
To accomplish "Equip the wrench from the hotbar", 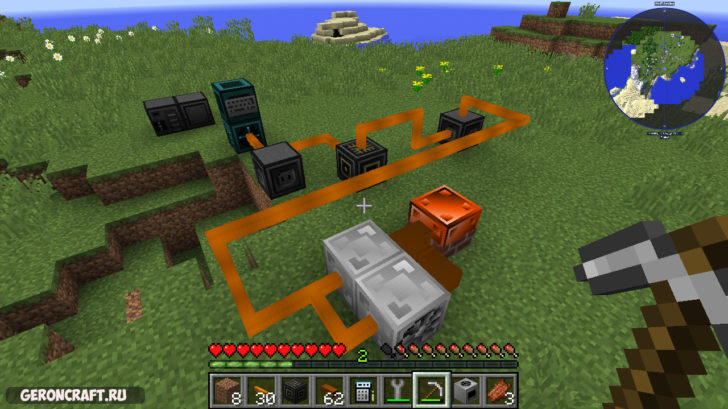I will [x=397, y=390].
